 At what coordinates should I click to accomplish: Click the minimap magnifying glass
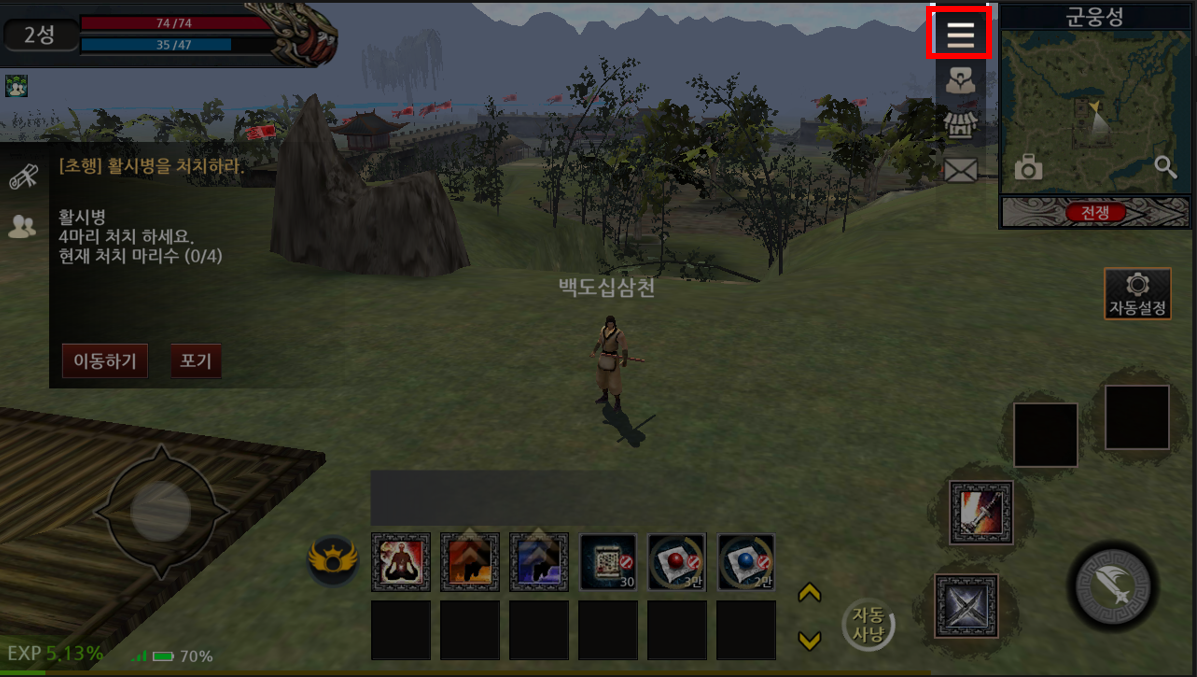(x=1165, y=166)
